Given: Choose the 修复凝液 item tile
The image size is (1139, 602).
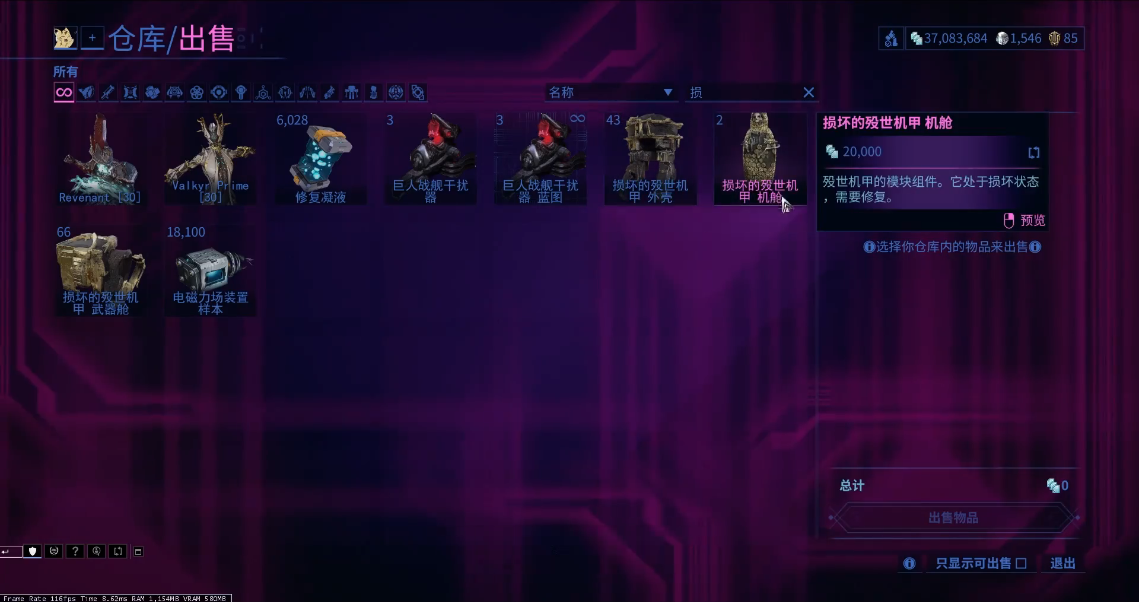Looking at the screenshot, I should click(320, 158).
